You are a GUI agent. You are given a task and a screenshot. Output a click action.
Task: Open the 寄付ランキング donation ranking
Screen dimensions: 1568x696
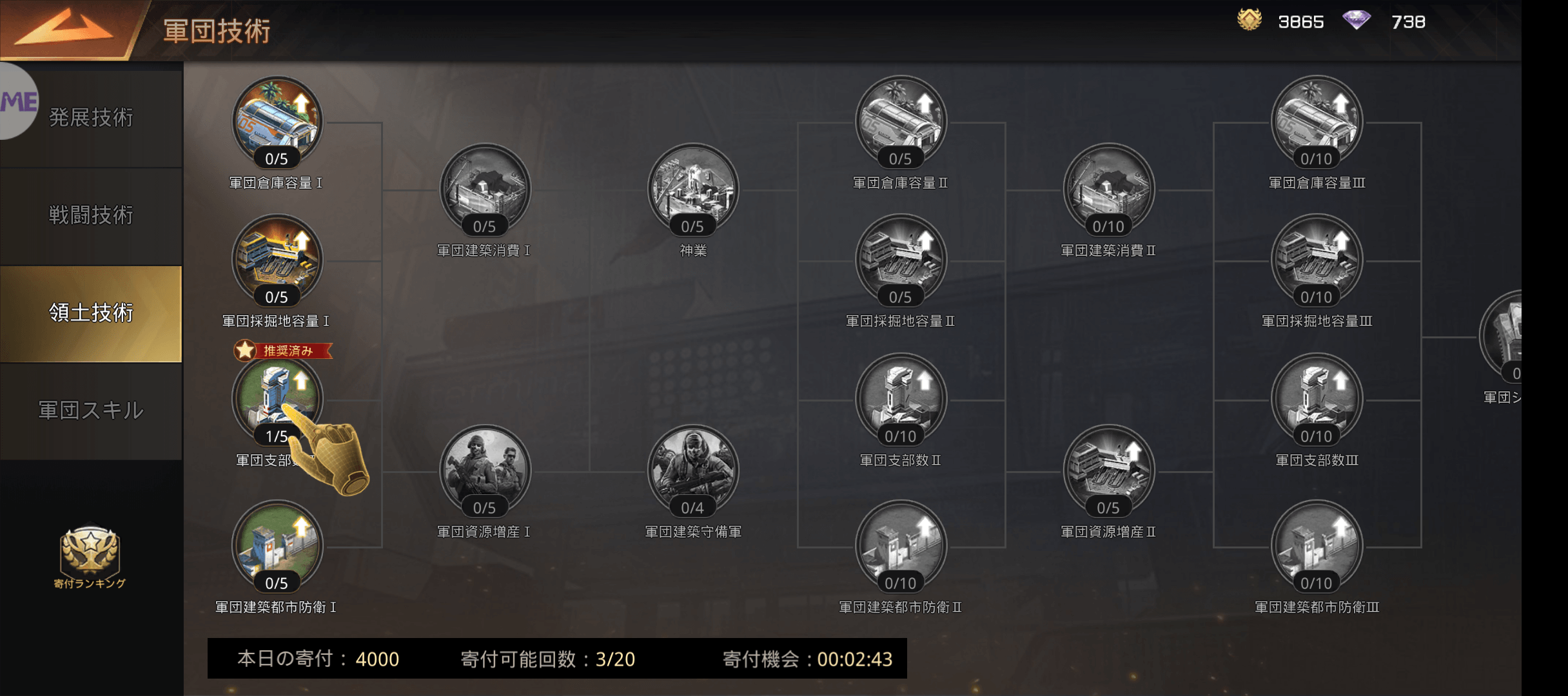tap(90, 556)
